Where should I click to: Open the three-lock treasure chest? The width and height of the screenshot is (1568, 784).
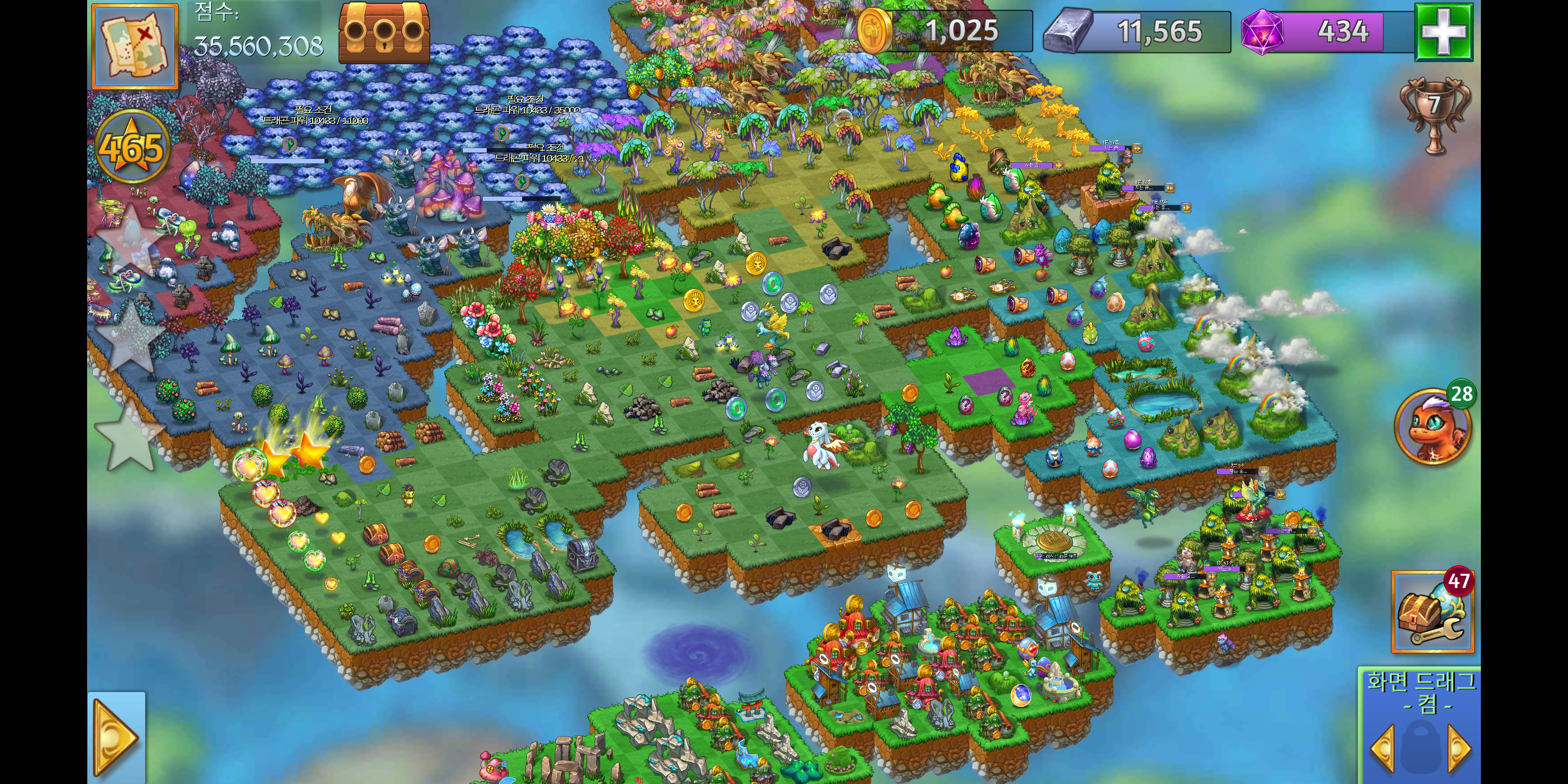384,32
